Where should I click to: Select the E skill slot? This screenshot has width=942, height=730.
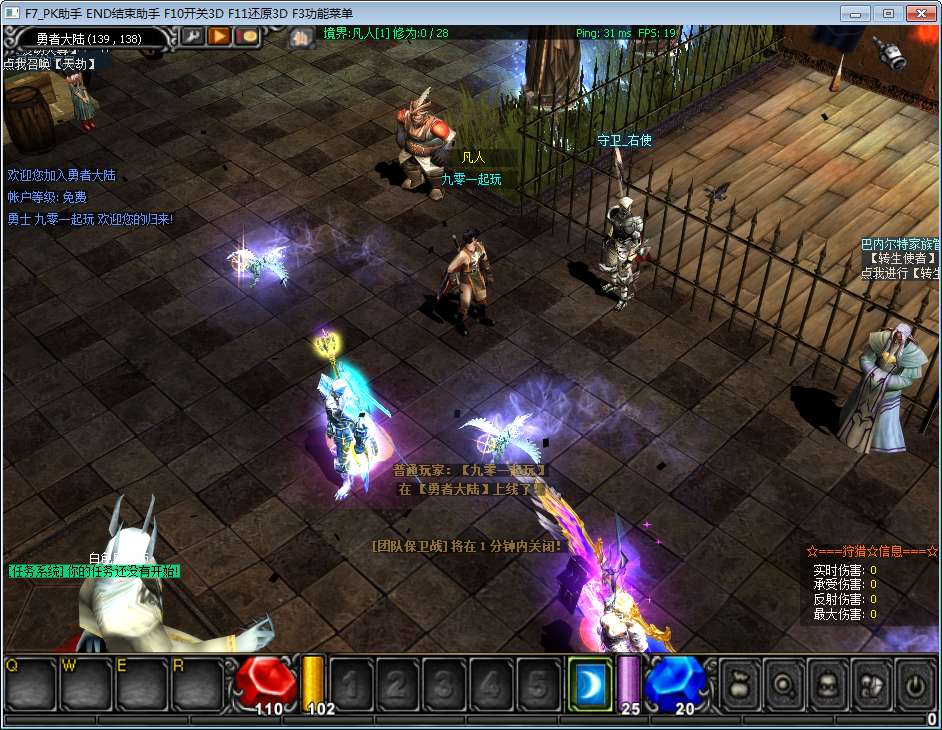(142, 684)
